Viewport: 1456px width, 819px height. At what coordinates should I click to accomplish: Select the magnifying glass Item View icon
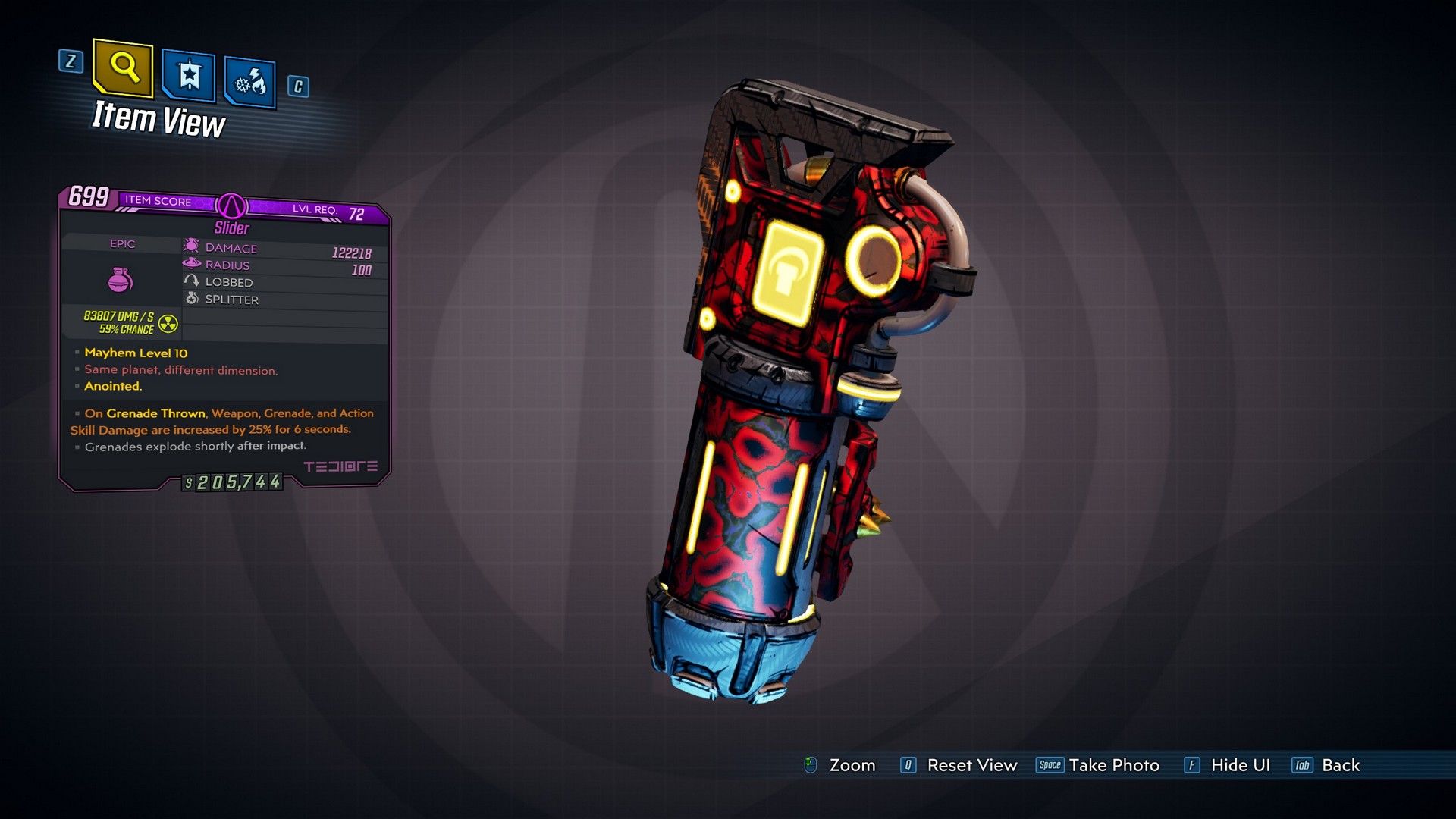[x=123, y=71]
